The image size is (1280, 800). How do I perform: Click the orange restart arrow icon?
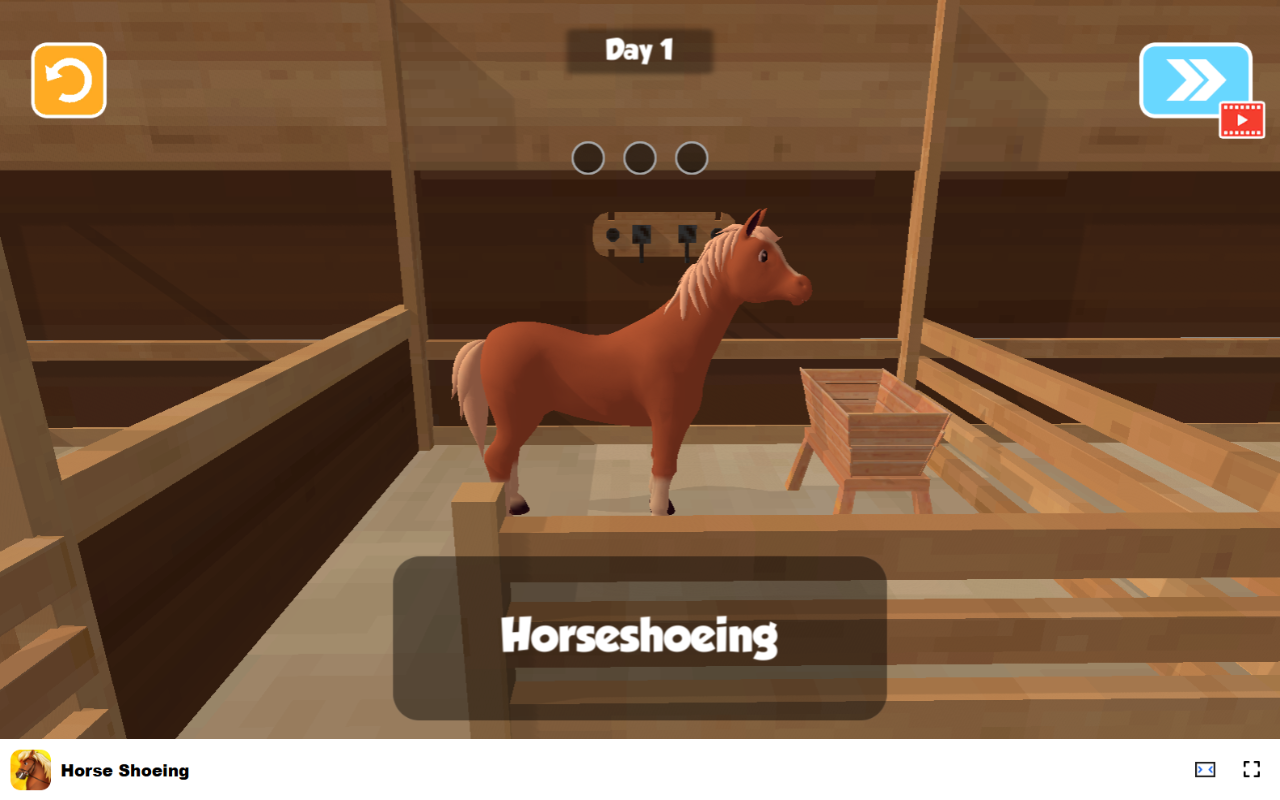[67, 80]
